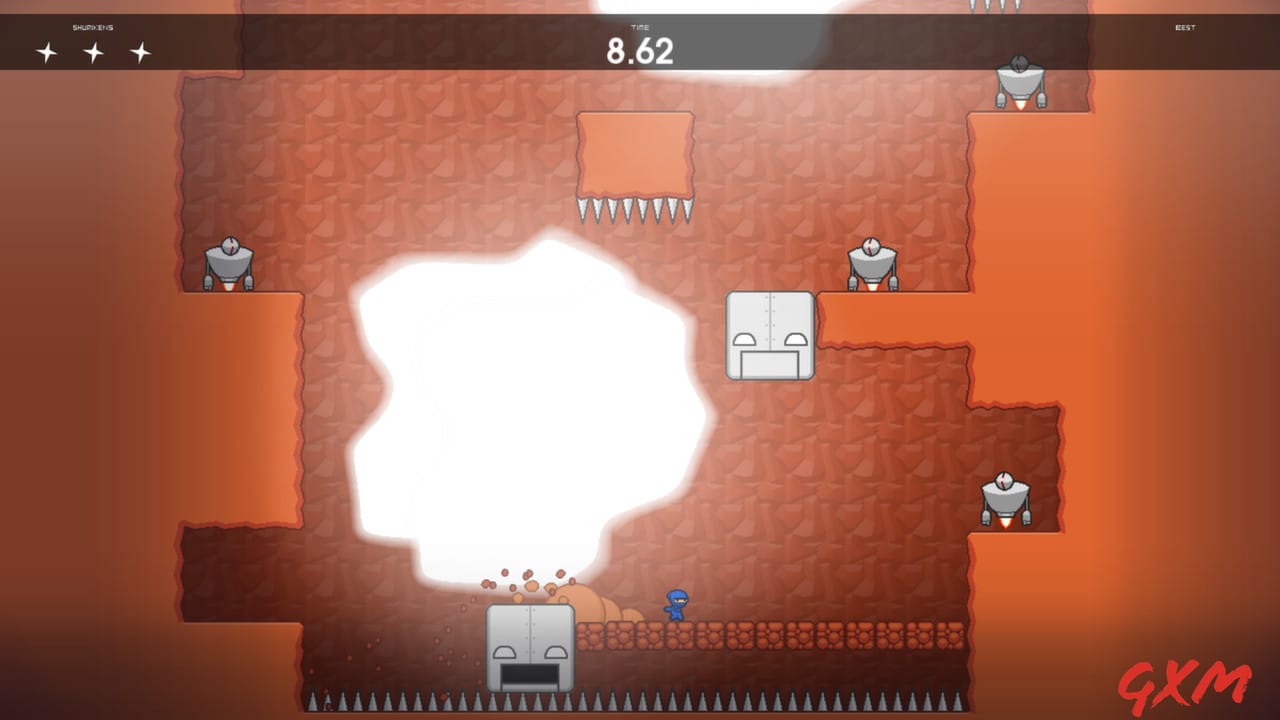Click the floating grey block with a face
This screenshot has height=720, width=1280.
click(x=770, y=337)
